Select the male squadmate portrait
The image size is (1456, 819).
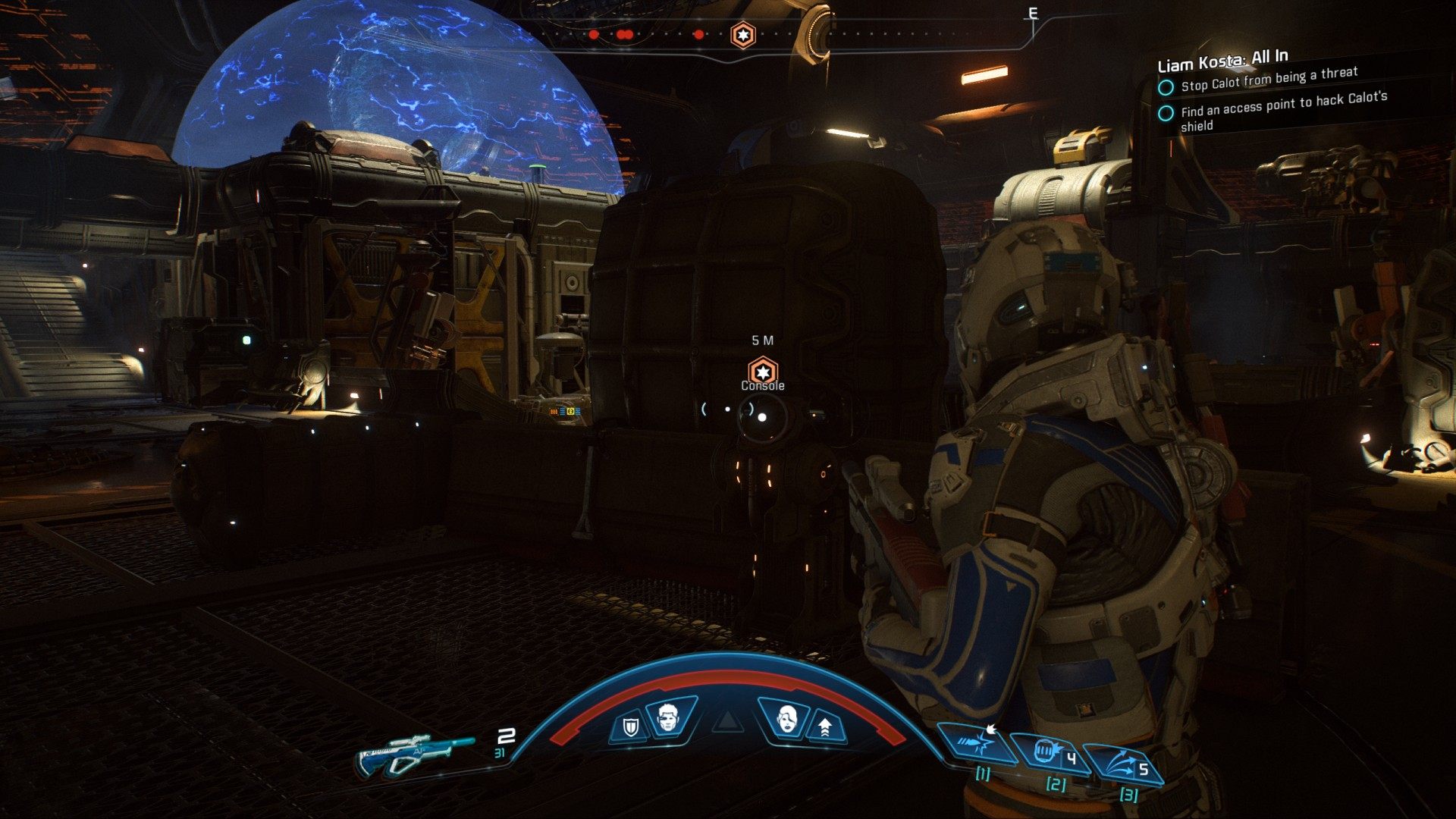coord(667,717)
